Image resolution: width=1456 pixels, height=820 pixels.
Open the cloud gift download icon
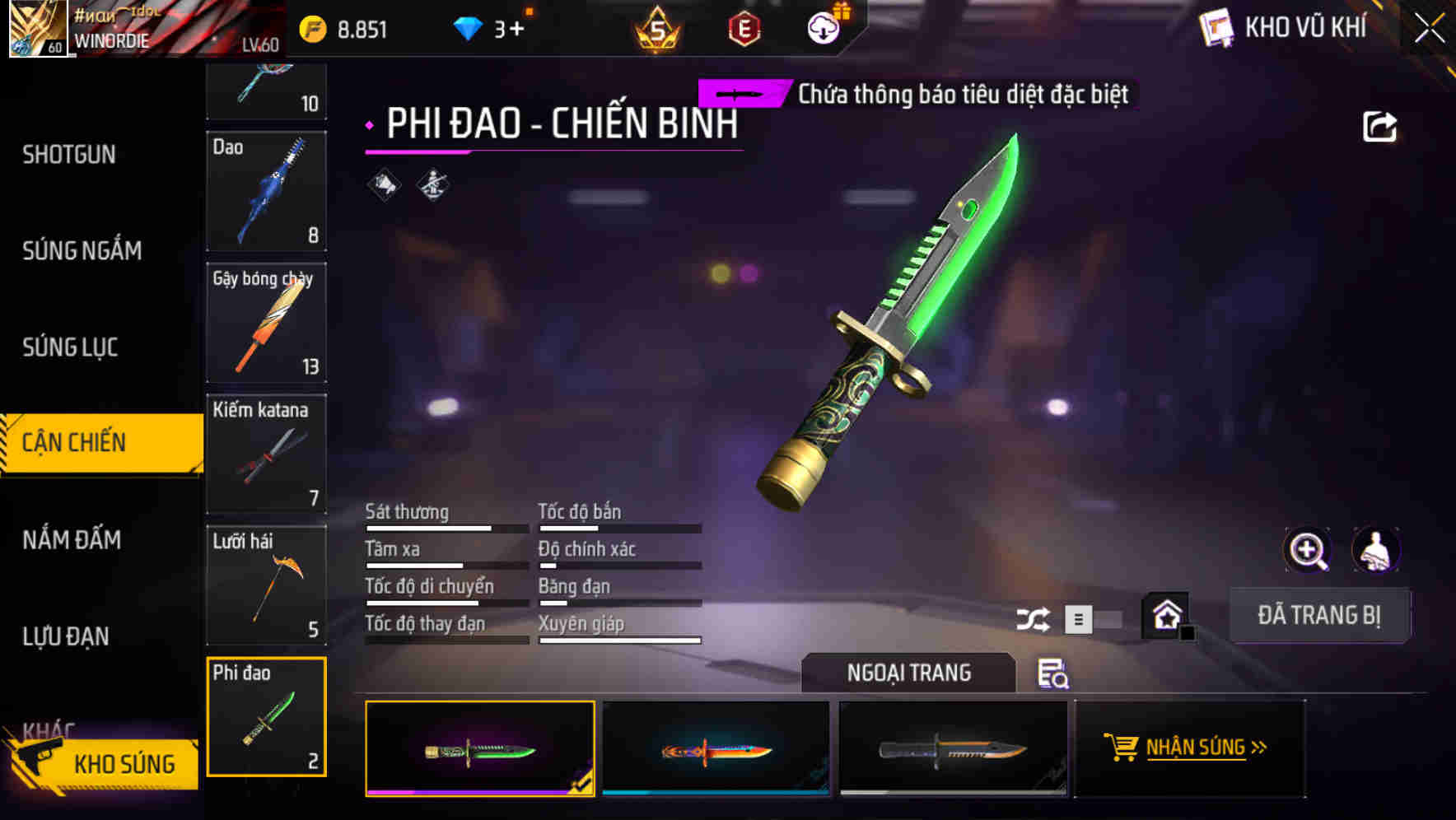click(x=821, y=26)
